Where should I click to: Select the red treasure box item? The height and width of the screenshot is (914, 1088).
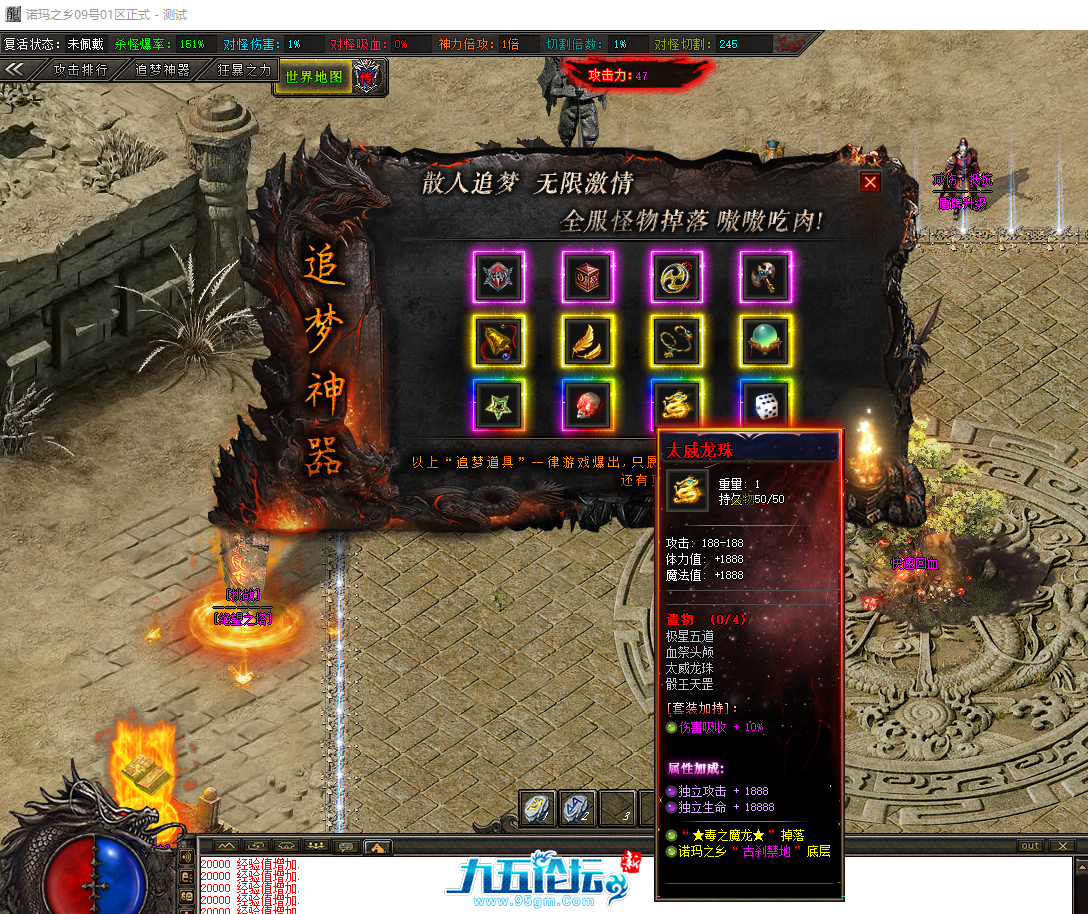(588, 277)
